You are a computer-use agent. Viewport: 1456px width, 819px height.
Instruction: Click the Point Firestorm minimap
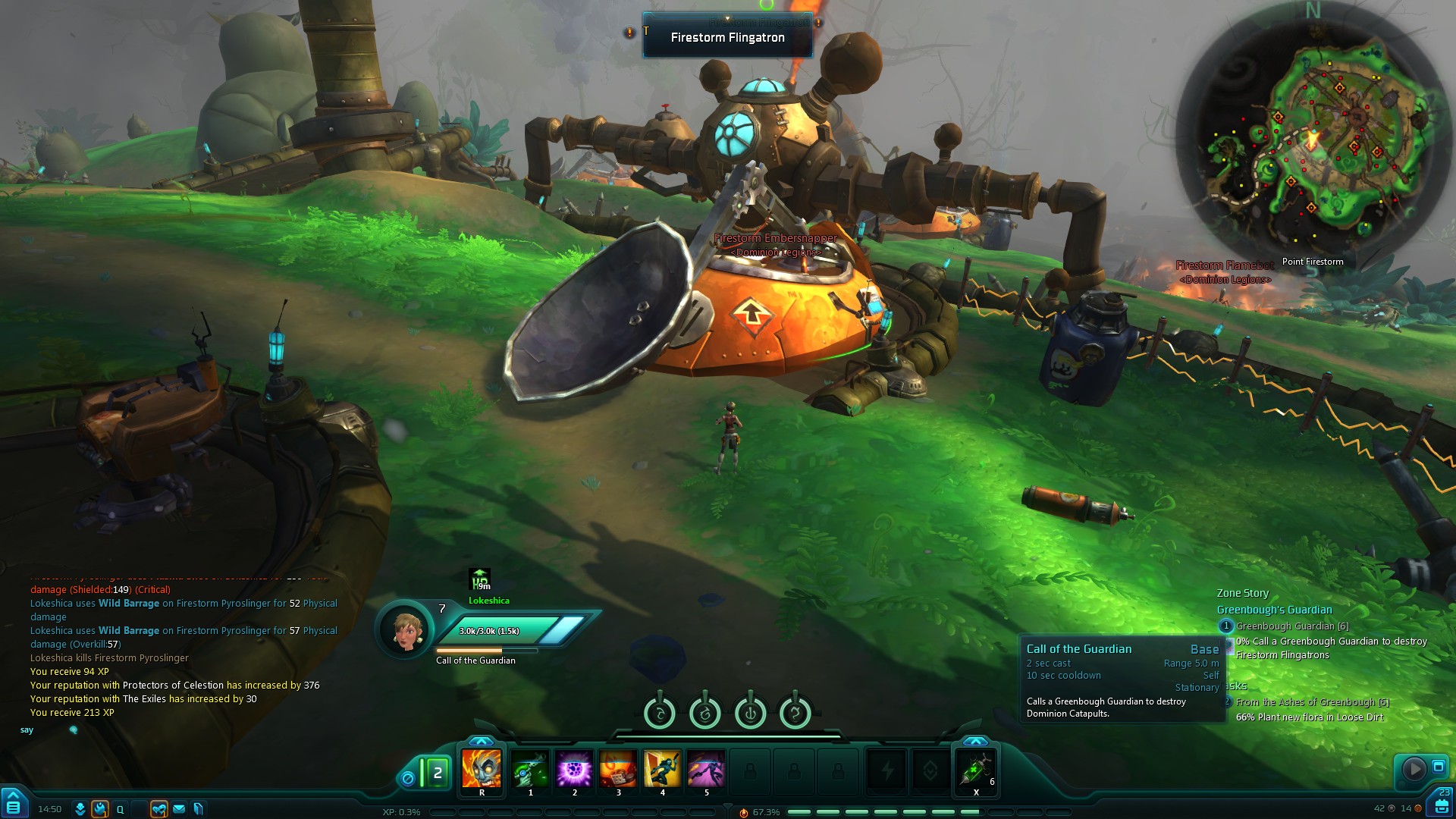(1312, 136)
